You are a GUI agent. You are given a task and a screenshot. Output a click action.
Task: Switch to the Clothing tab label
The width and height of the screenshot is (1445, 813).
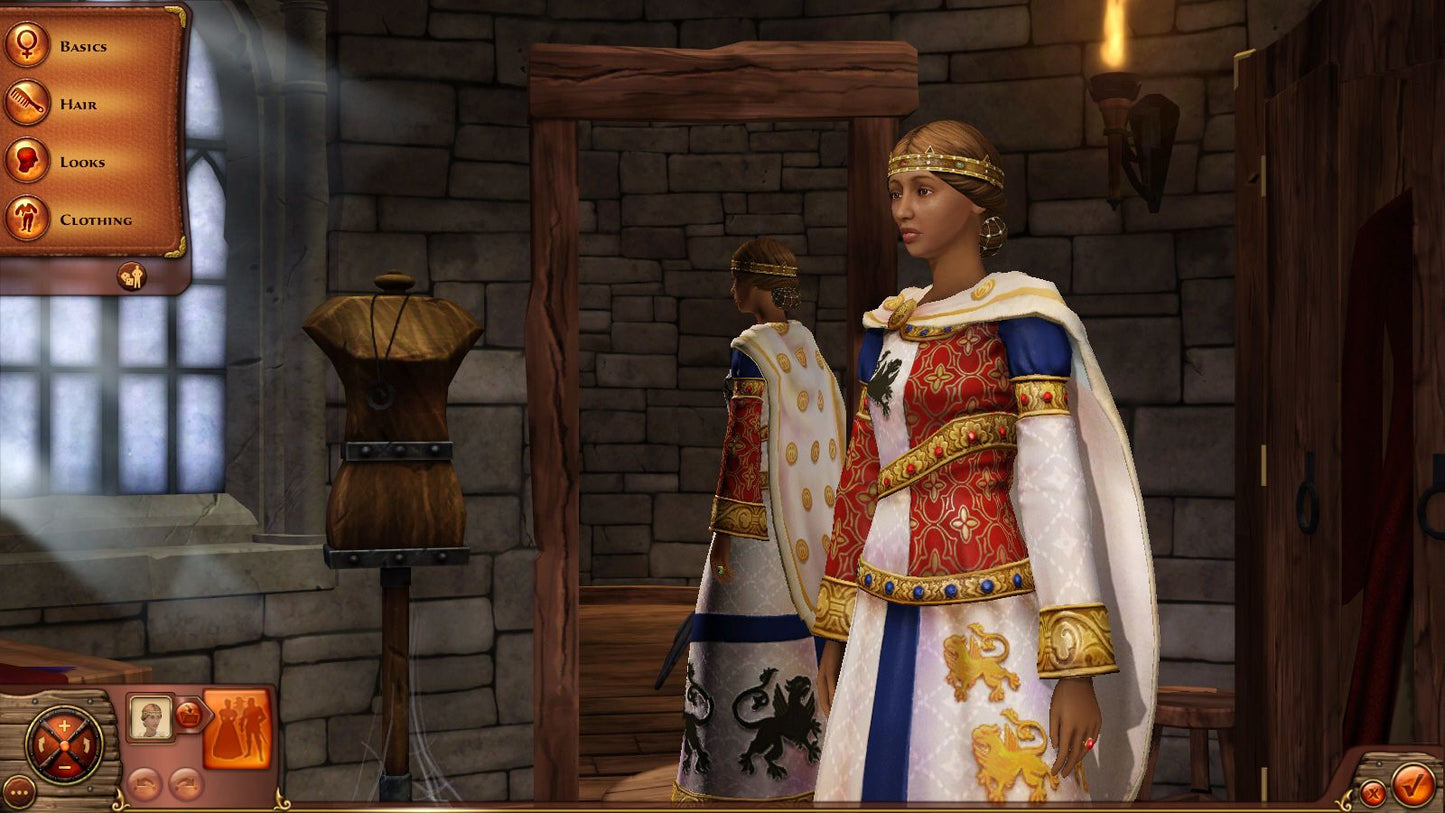coord(98,219)
